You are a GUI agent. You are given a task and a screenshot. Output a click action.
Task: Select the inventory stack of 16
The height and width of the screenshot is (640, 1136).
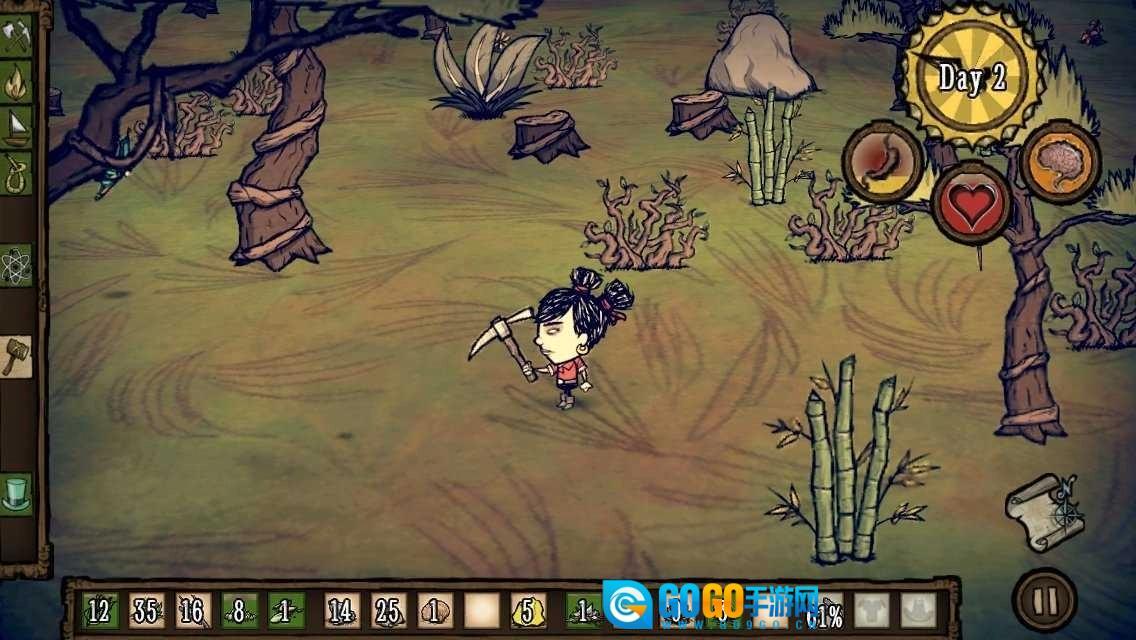[193, 609]
